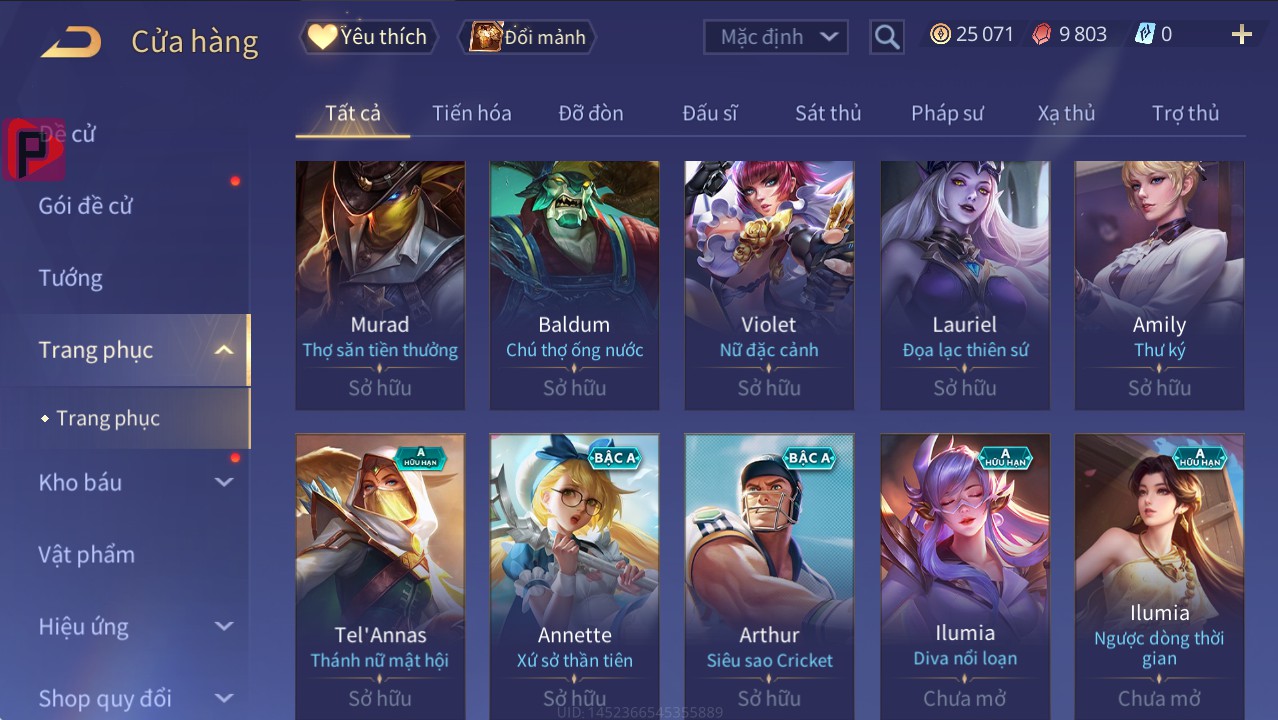Image resolution: width=1278 pixels, height=720 pixels.
Task: Select the Murad Thợ săn tiền thưởng skin
Action: (380, 285)
